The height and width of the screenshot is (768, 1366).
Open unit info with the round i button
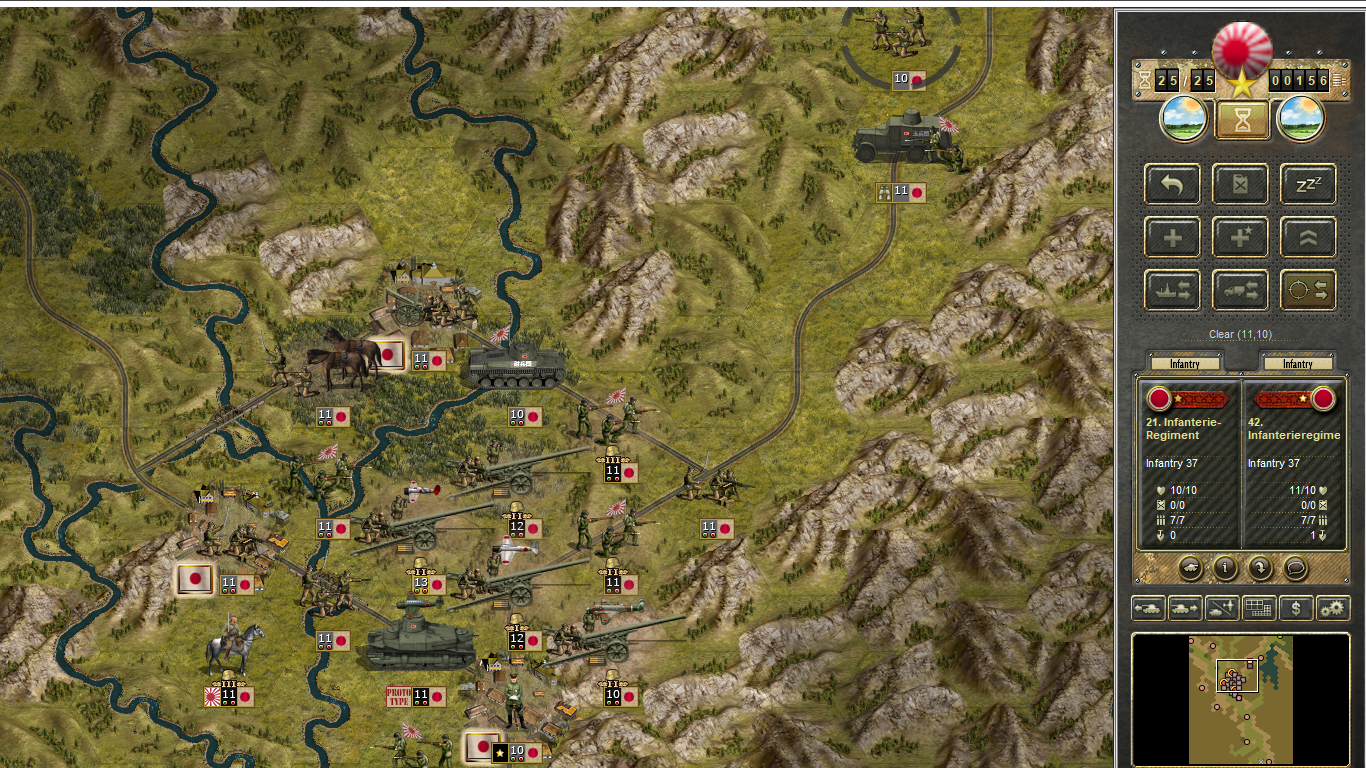click(1225, 568)
